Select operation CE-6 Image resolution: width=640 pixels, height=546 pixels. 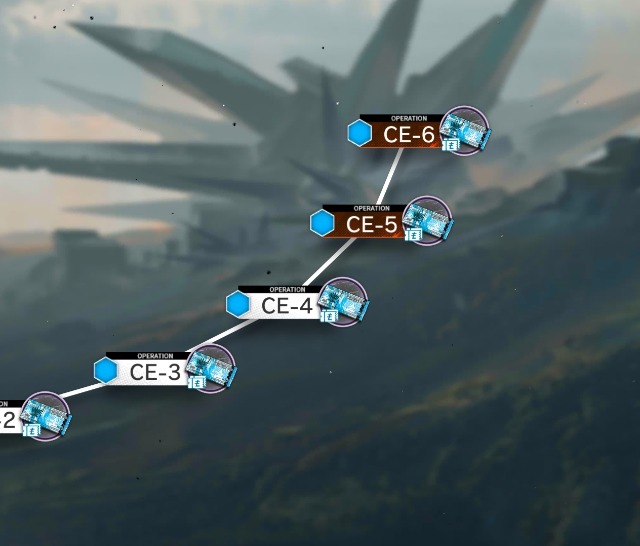point(408,134)
